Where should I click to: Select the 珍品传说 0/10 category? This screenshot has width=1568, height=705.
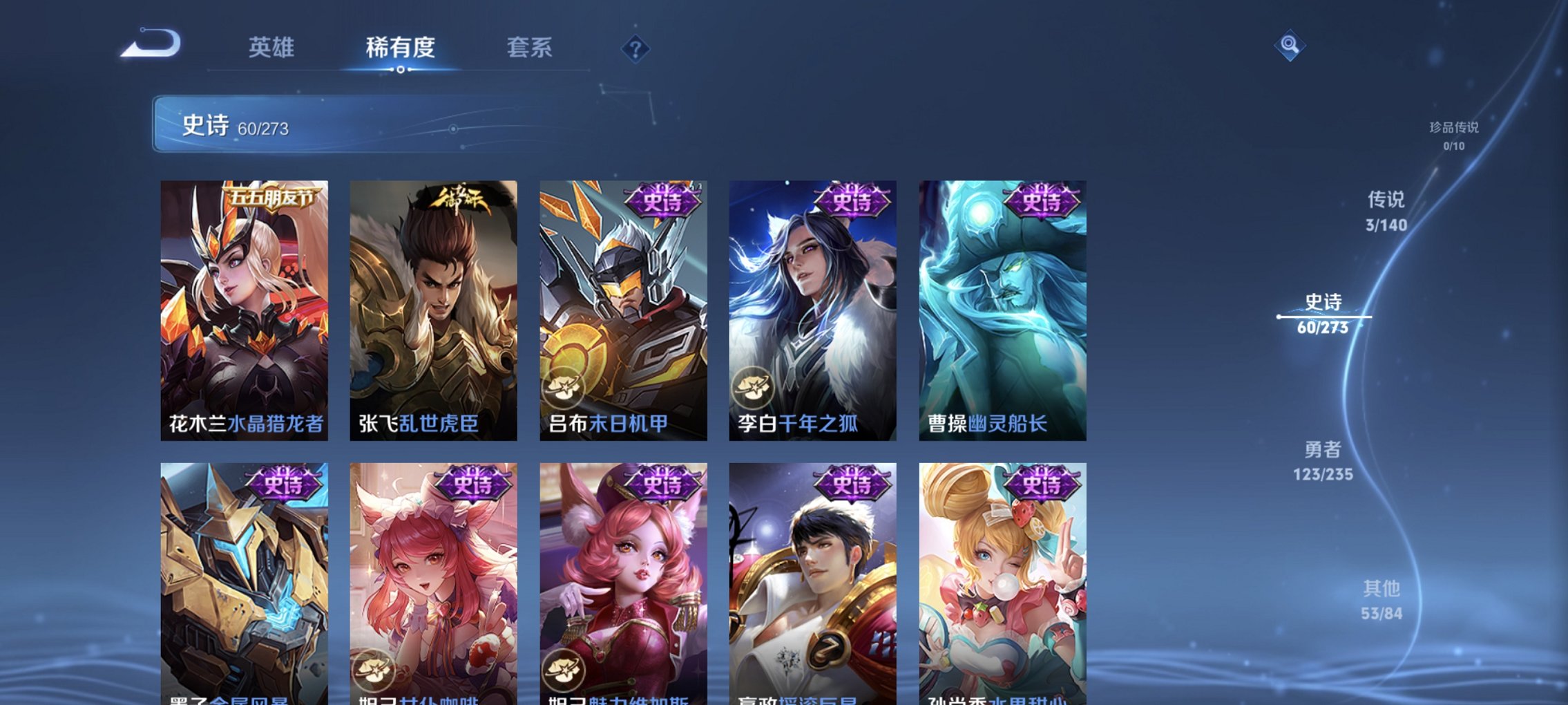pyautogui.click(x=1455, y=135)
